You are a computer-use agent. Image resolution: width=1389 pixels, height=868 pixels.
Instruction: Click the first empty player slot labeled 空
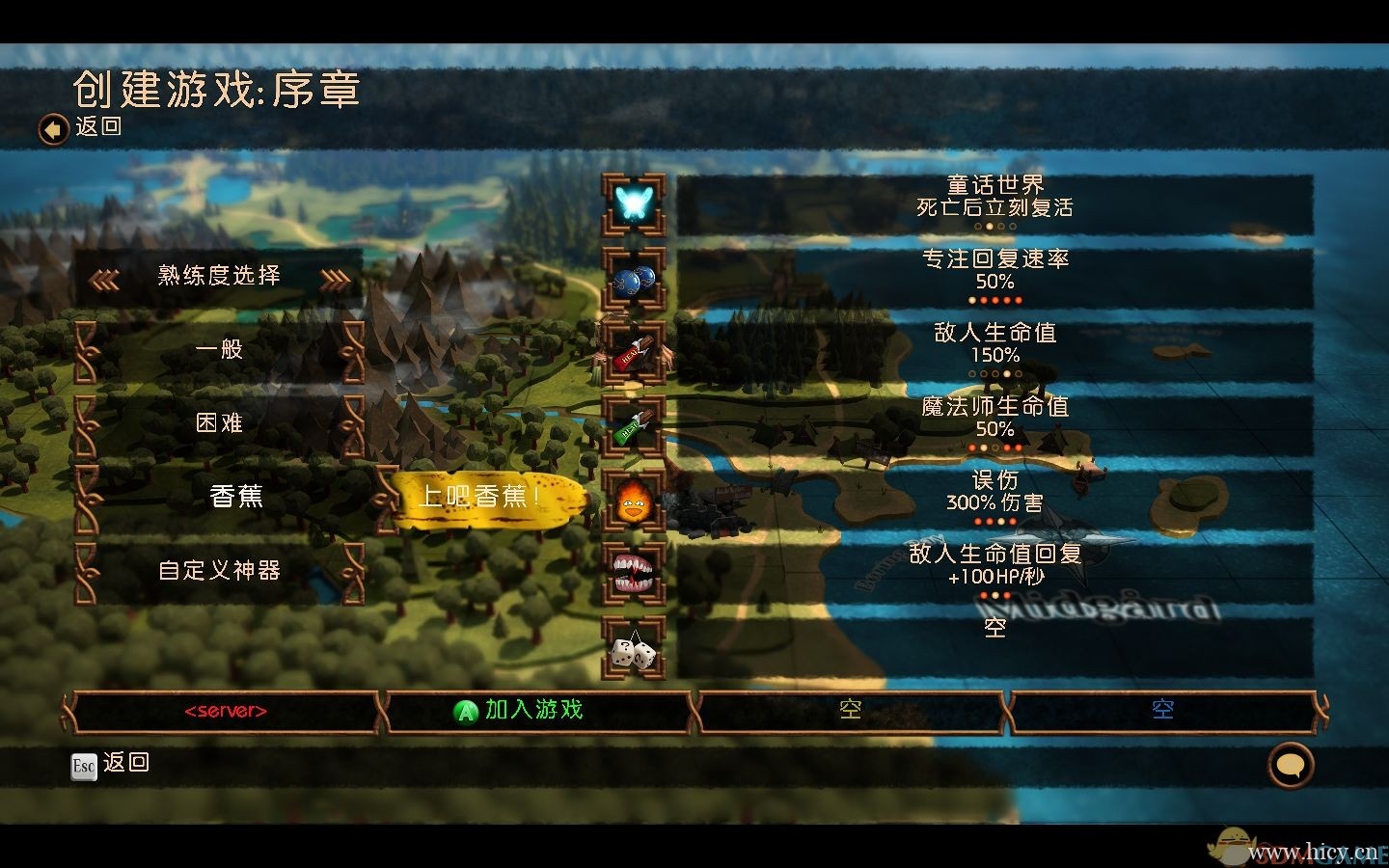coord(849,709)
